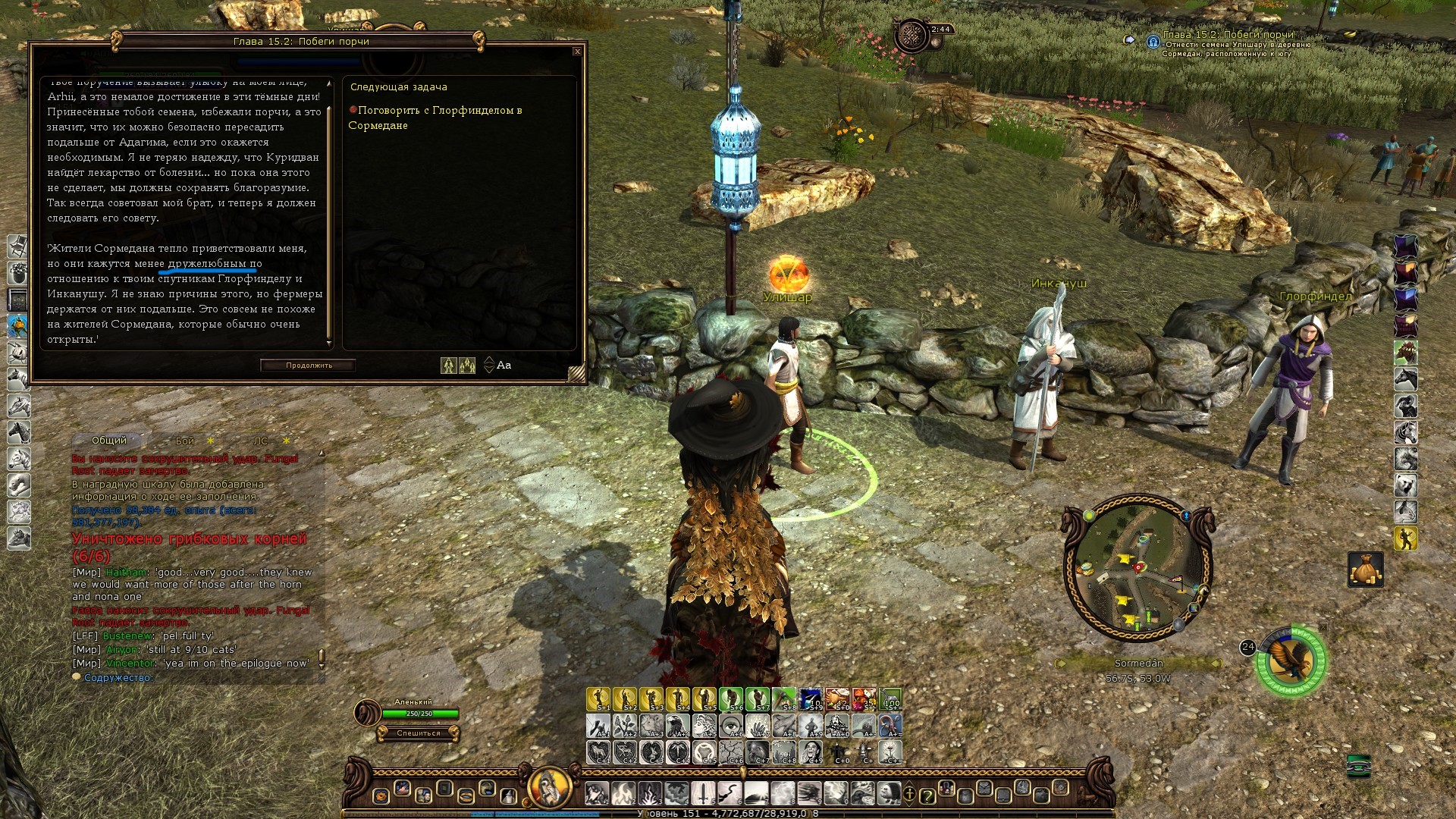Image resolution: width=1456 pixels, height=819 pixels.
Task: Use the pickaxe item on slot S+8
Action: coord(784,699)
